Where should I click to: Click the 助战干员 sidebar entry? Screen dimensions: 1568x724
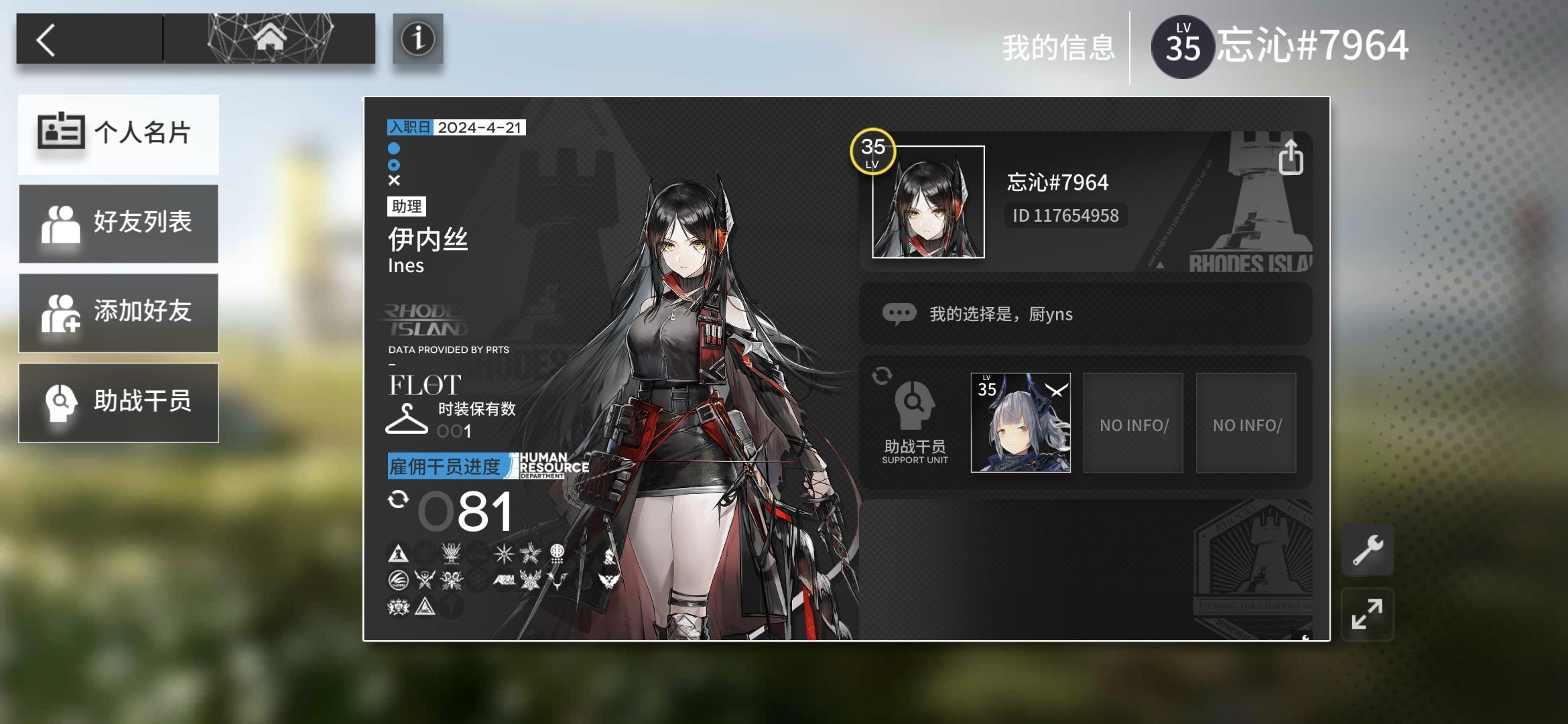(119, 402)
